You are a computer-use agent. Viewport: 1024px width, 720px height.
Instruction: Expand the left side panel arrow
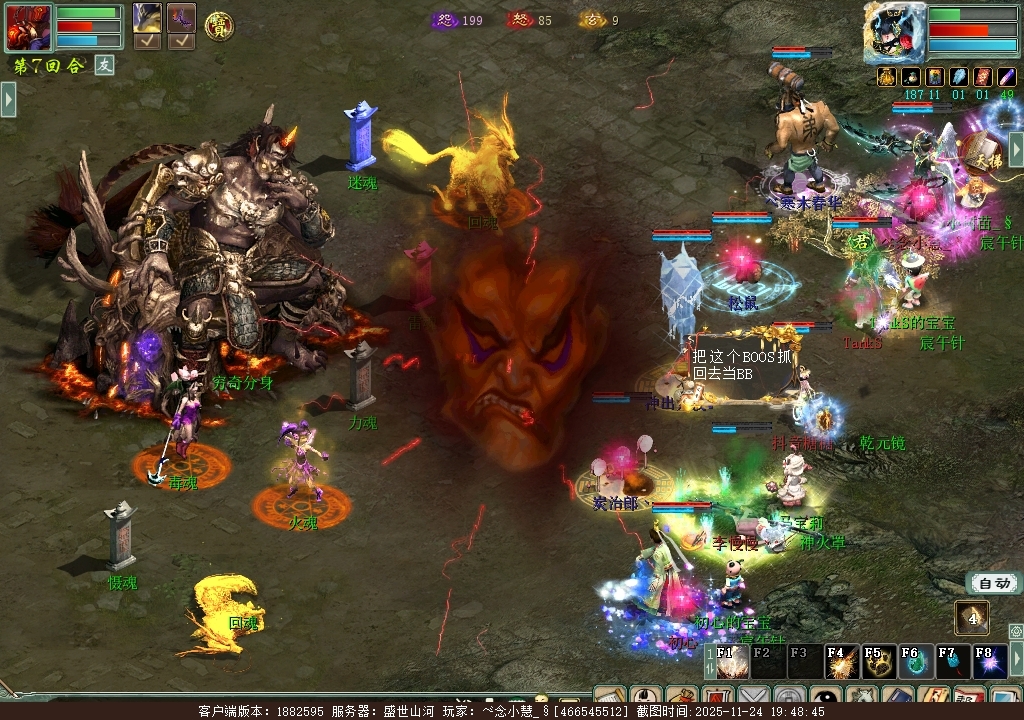tap(8, 99)
